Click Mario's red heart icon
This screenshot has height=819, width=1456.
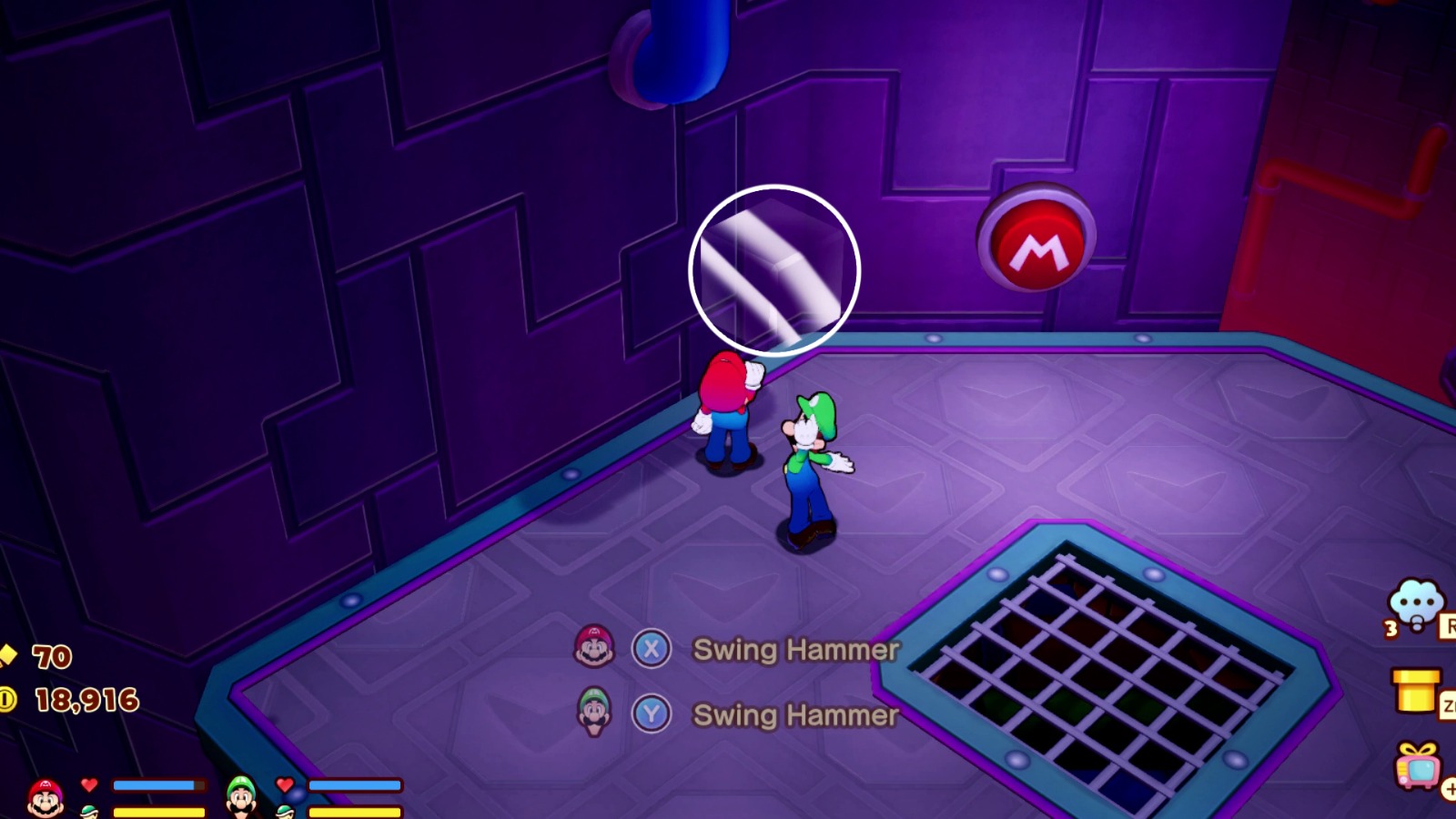pos(88,784)
